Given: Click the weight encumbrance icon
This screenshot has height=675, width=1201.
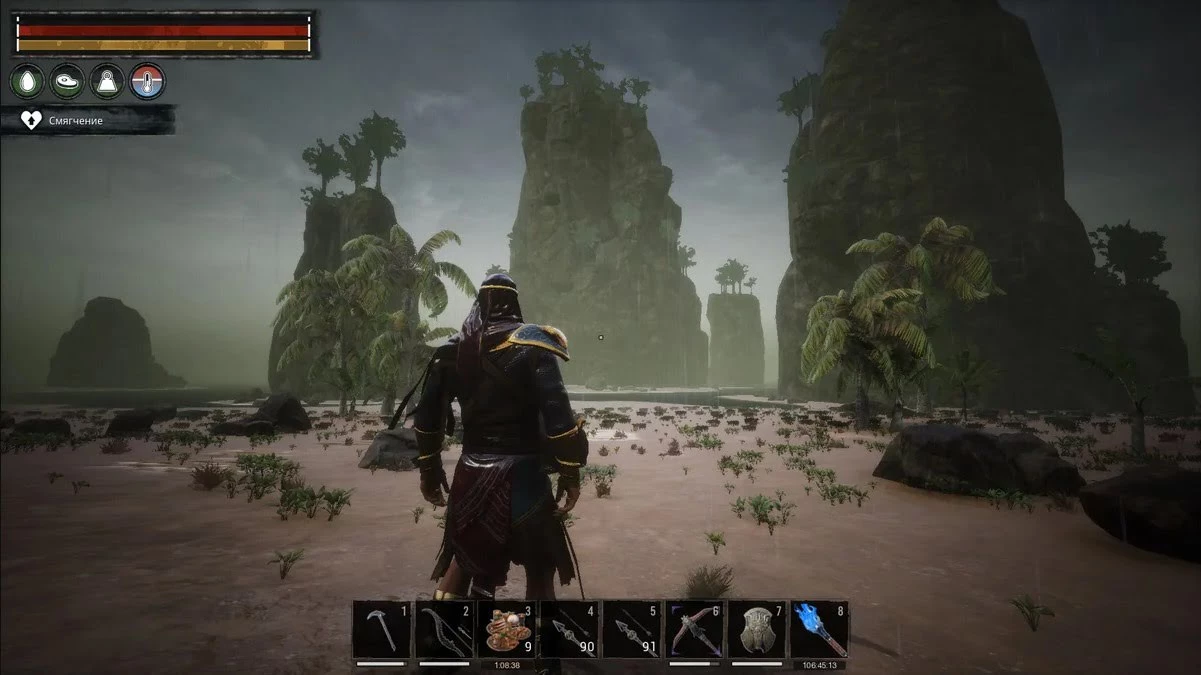Looking at the screenshot, I should [x=107, y=82].
